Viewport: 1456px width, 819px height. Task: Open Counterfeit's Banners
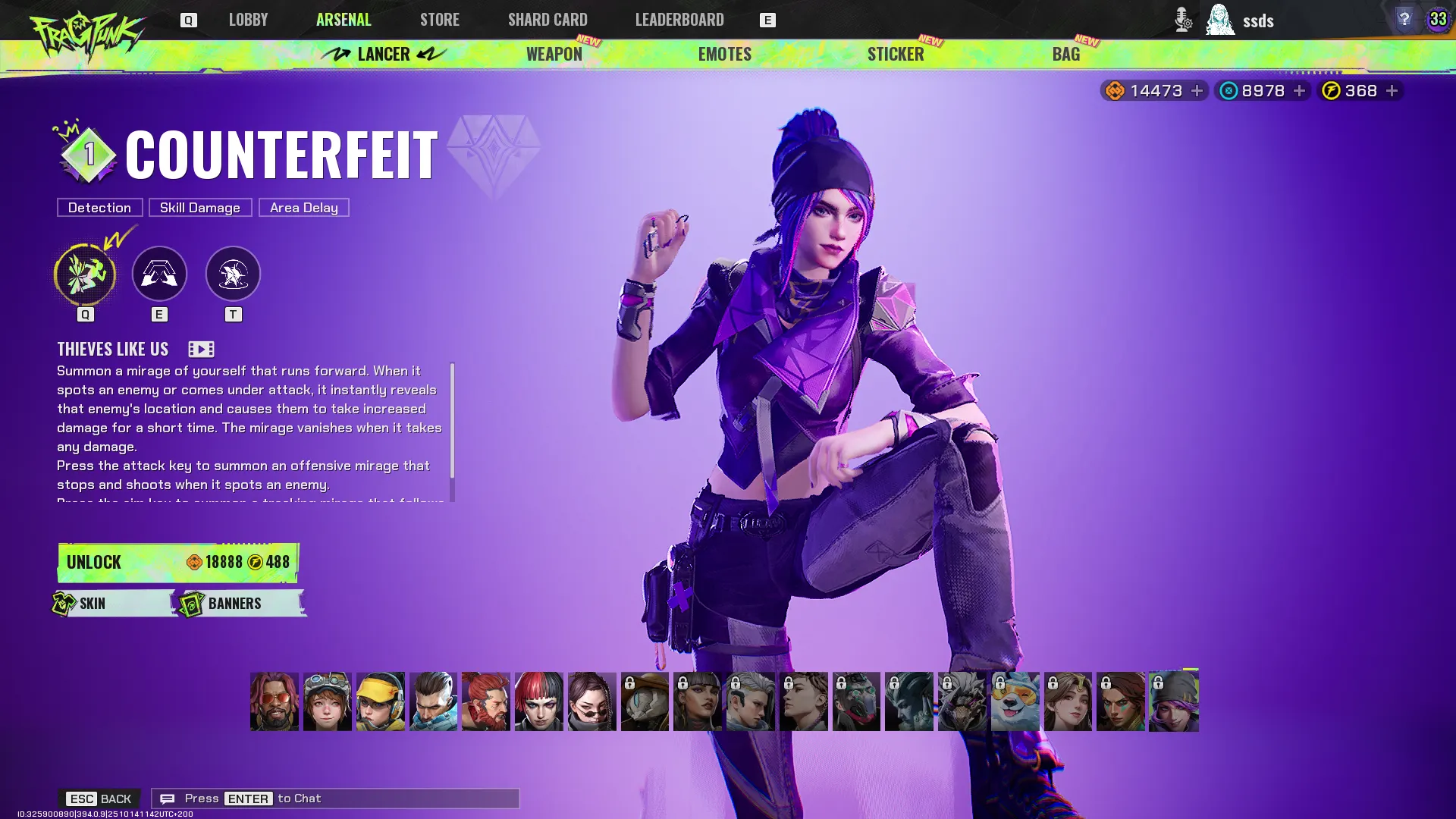coord(241,604)
